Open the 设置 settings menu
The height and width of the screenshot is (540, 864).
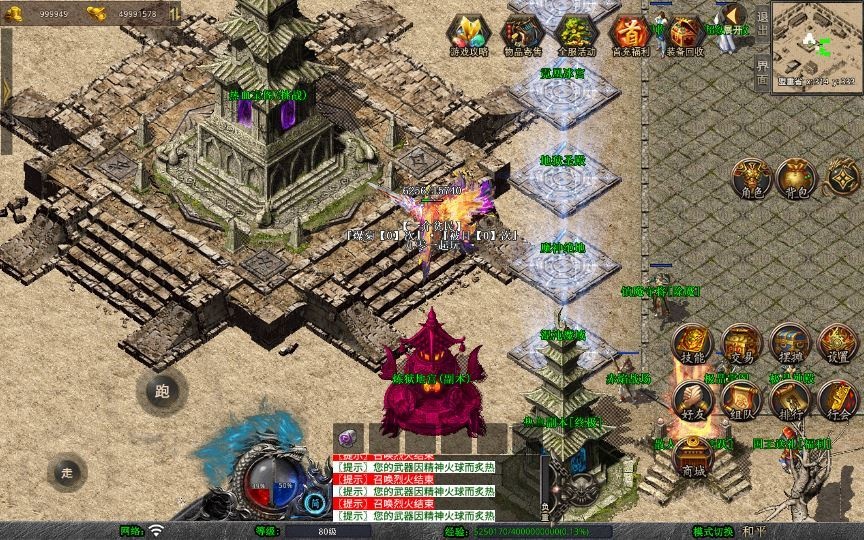838,344
